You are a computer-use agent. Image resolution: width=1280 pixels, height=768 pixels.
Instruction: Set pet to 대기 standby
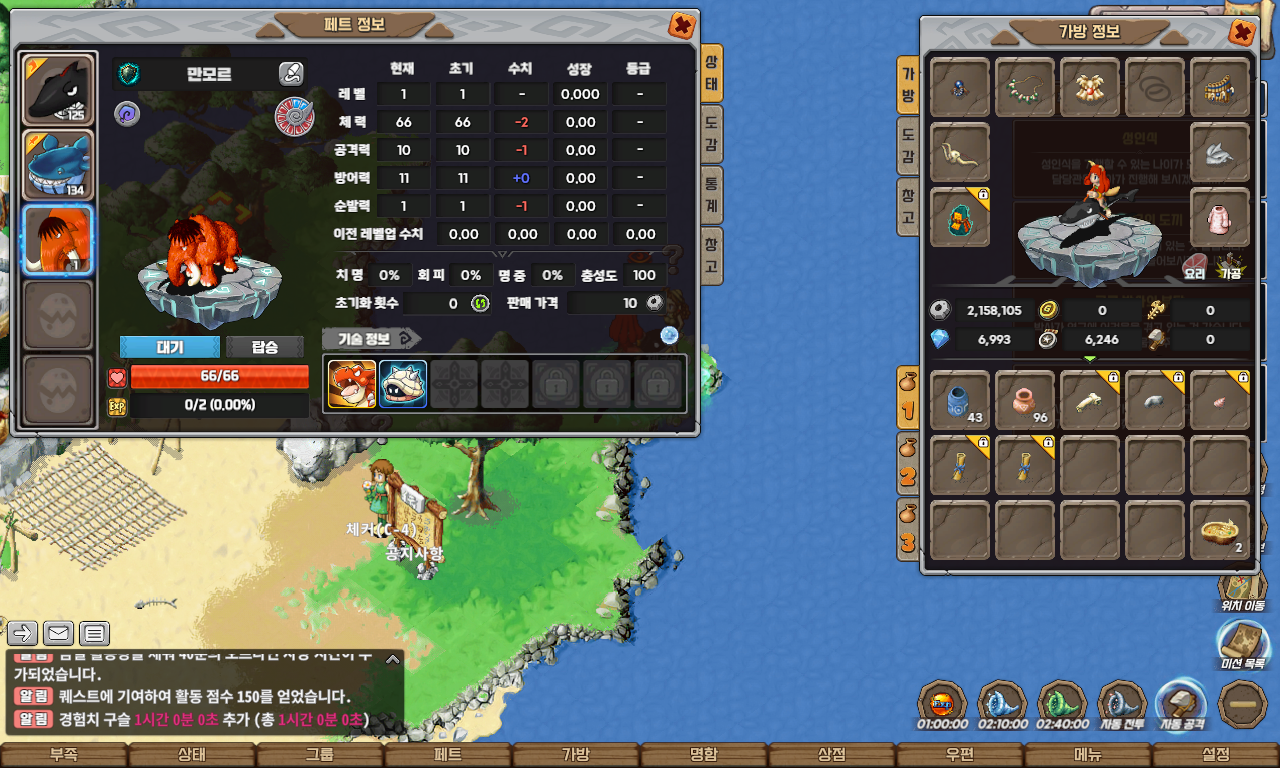tap(169, 347)
